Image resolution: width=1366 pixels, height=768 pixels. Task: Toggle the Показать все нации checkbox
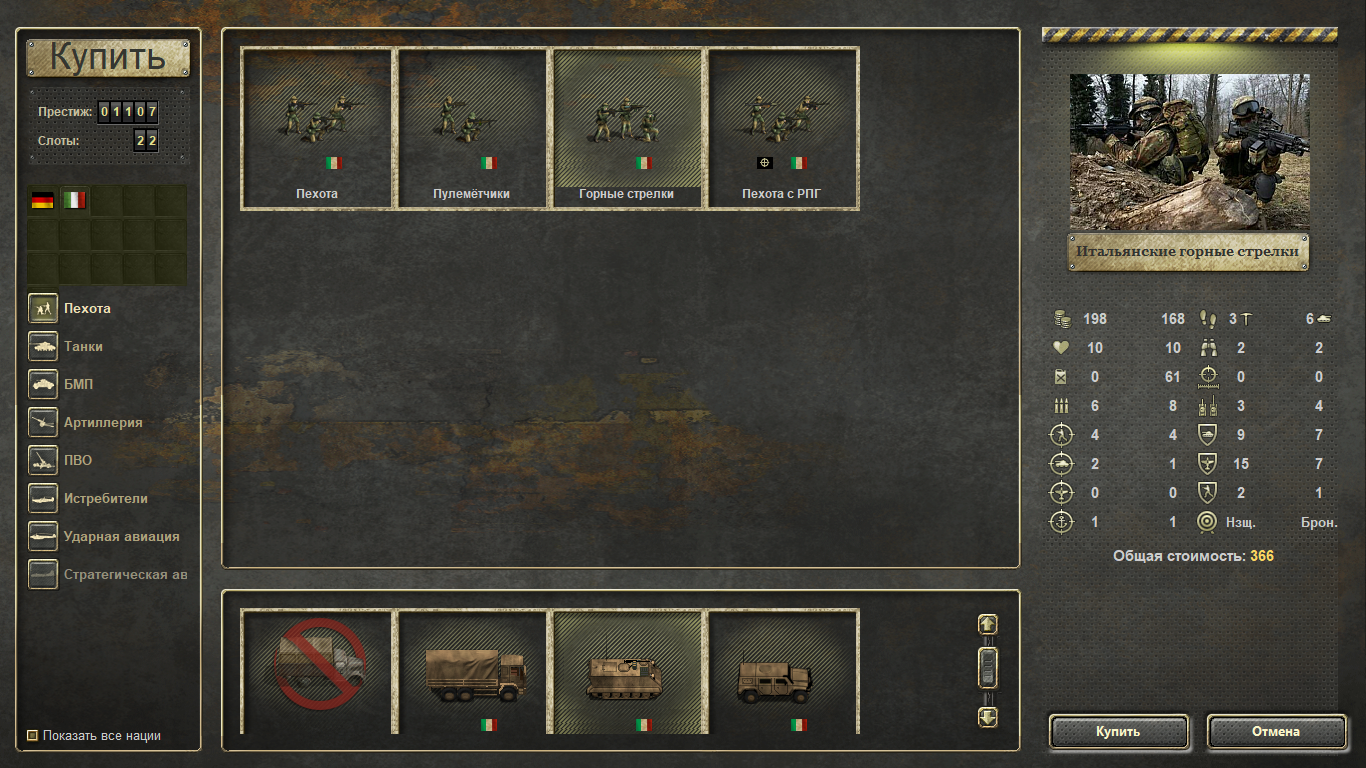point(33,736)
